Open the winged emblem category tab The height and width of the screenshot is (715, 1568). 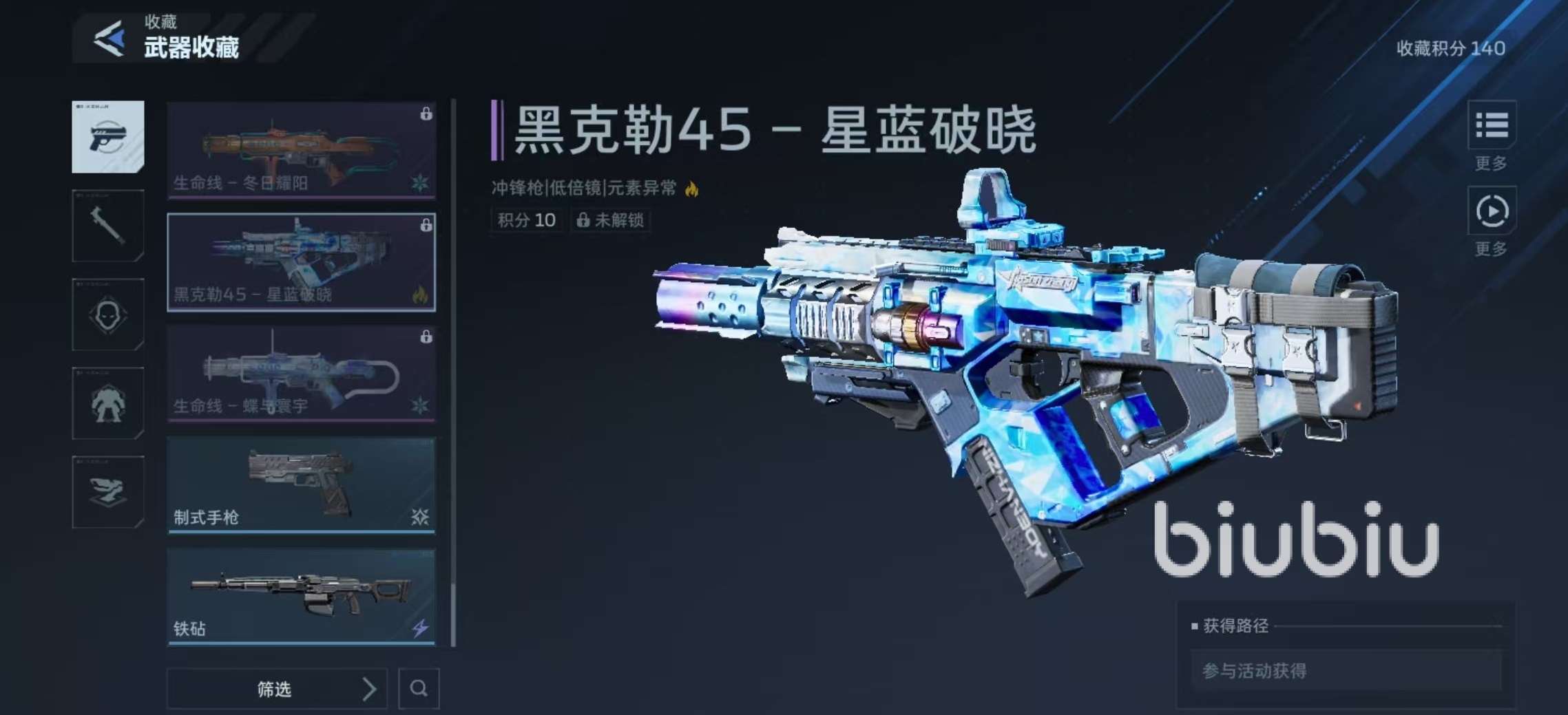[x=108, y=491]
